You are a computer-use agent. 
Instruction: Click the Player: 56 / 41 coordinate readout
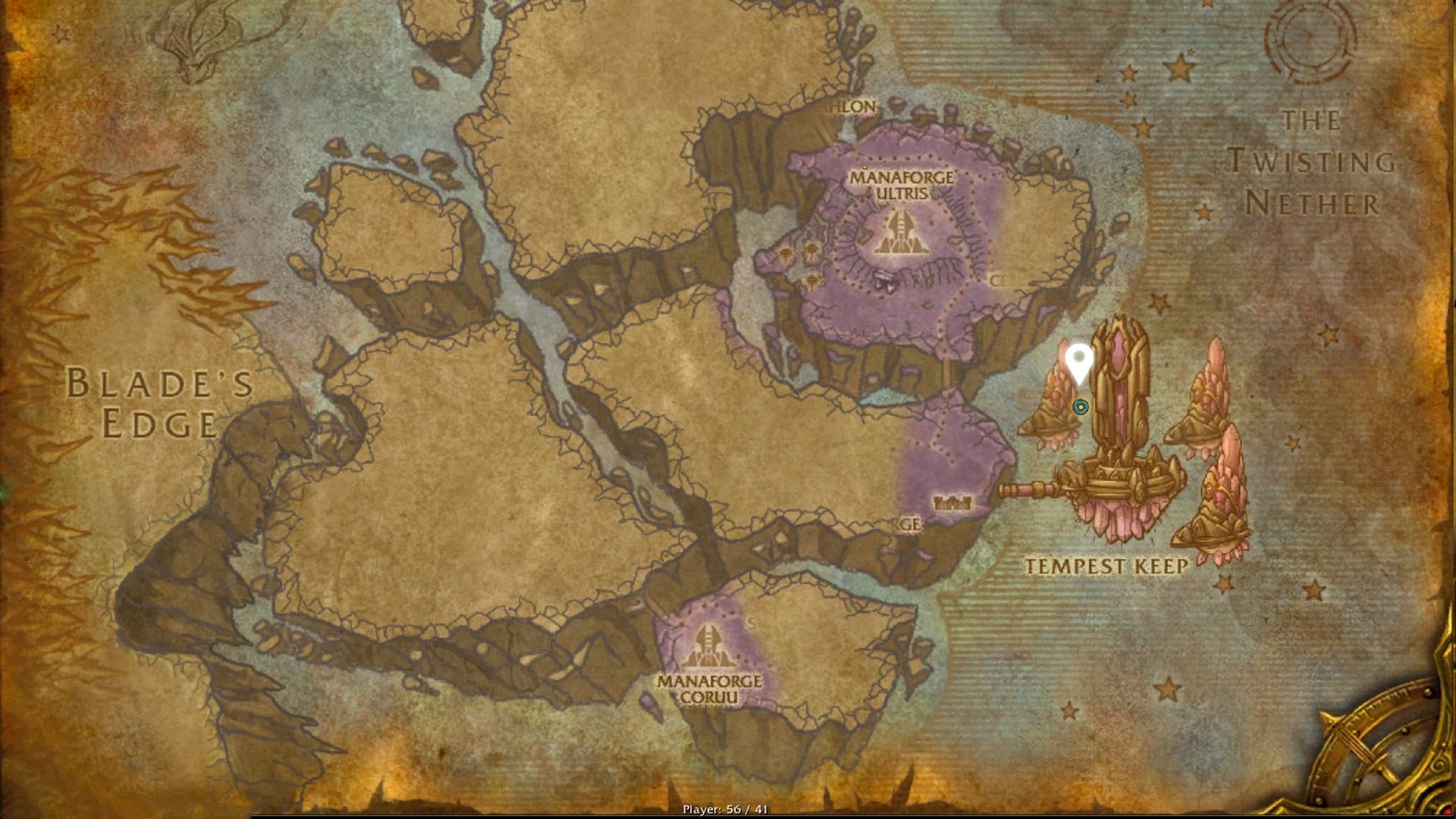click(726, 809)
